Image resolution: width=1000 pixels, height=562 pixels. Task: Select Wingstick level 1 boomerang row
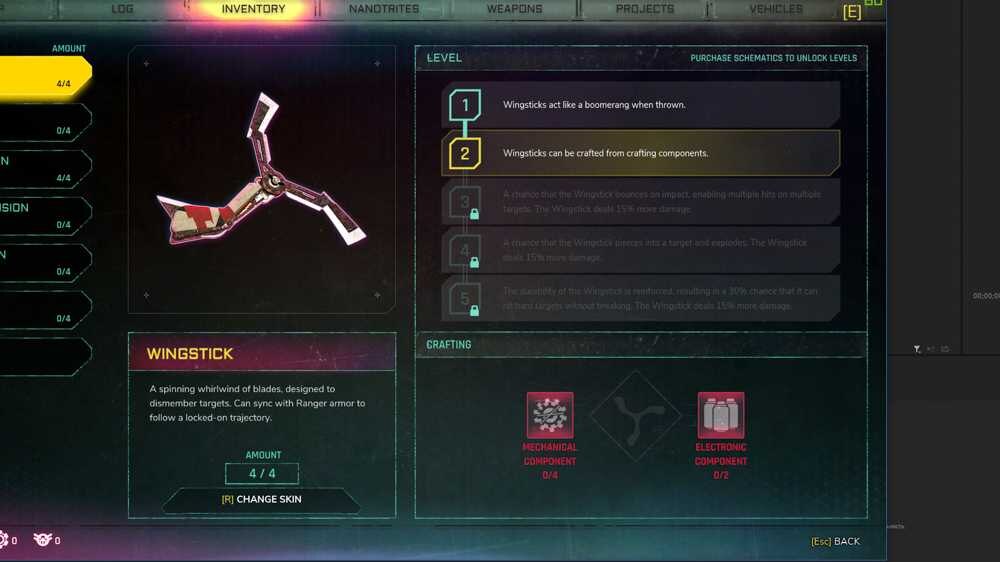[640, 105]
